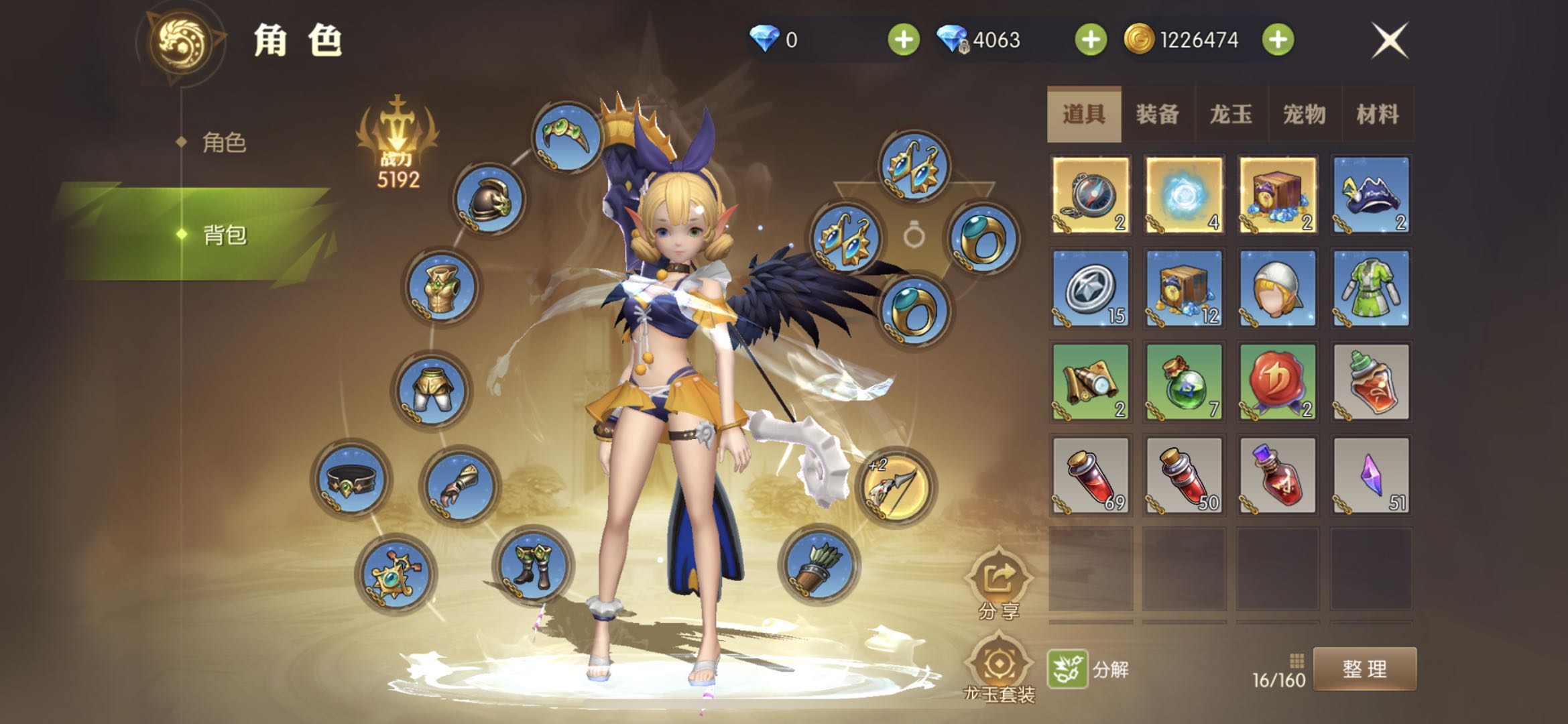
Task: Close the character screen
Action: coord(1390,40)
